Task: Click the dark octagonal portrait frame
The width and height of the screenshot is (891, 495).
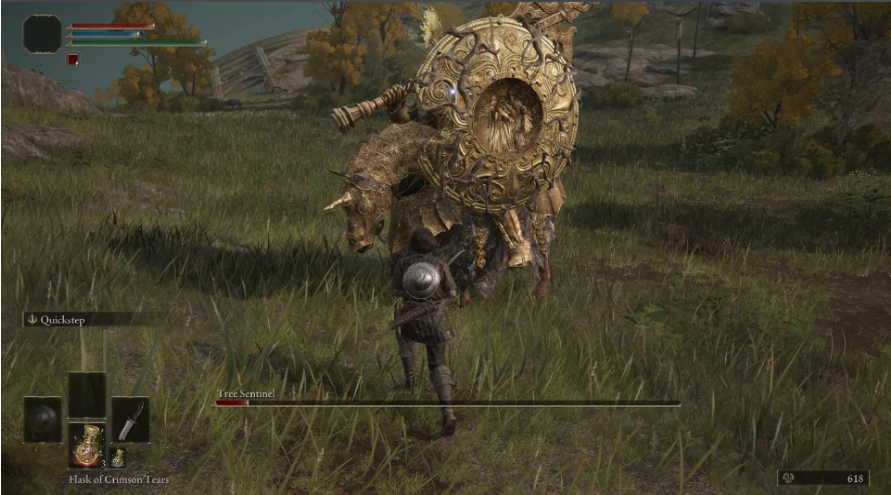Action: (42, 34)
